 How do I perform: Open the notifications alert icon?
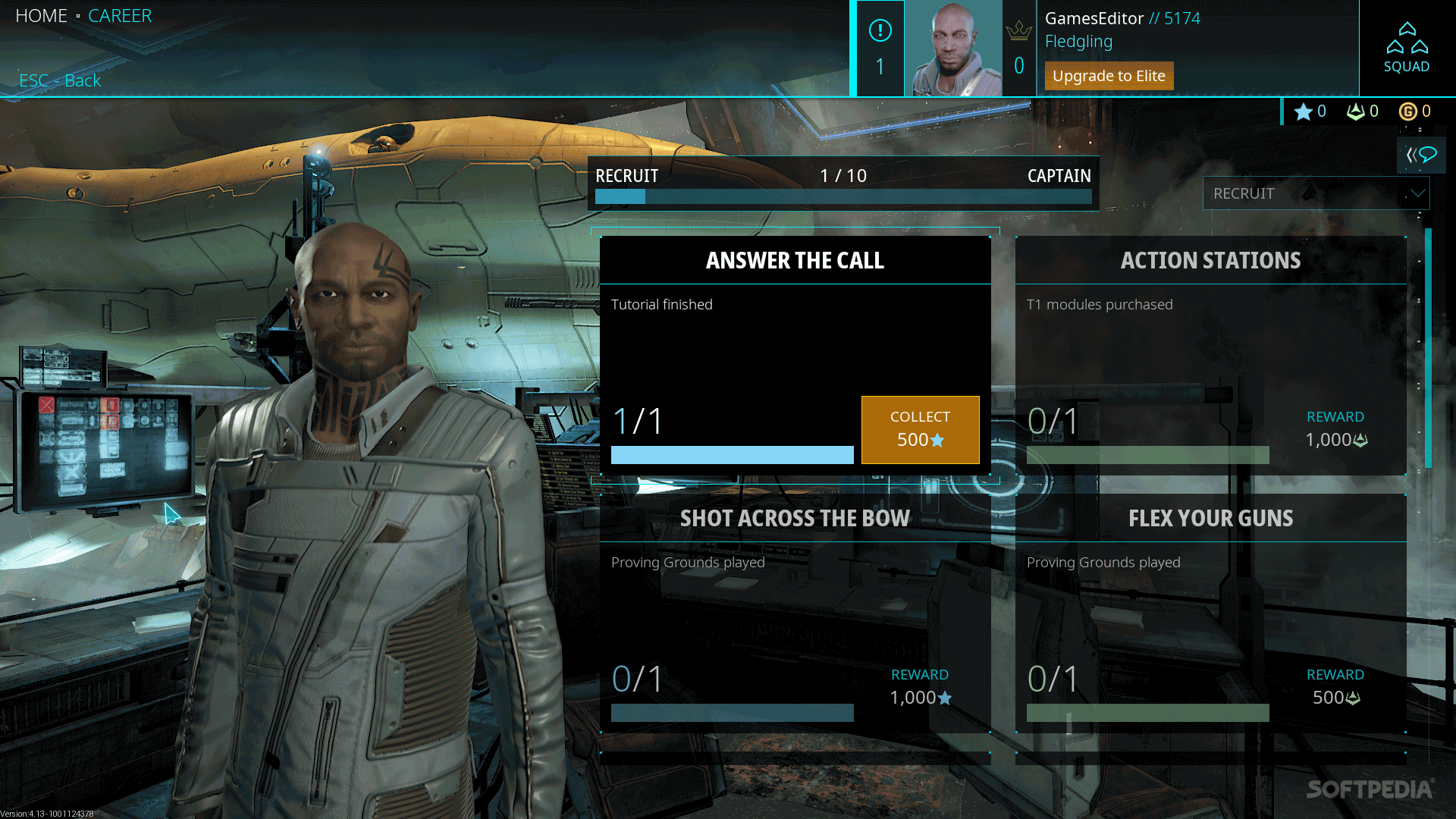(x=880, y=31)
